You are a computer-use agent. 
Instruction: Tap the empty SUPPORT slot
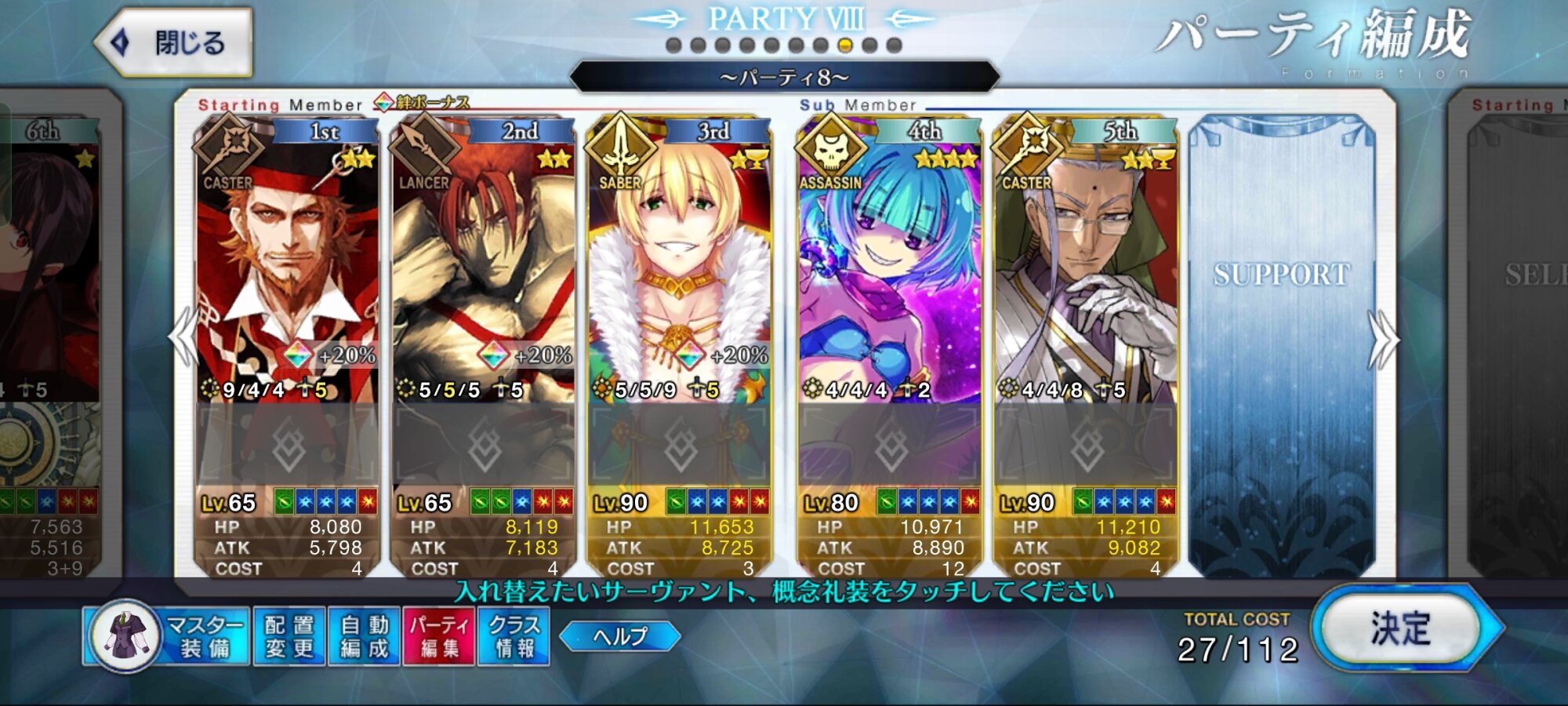pos(1281,345)
